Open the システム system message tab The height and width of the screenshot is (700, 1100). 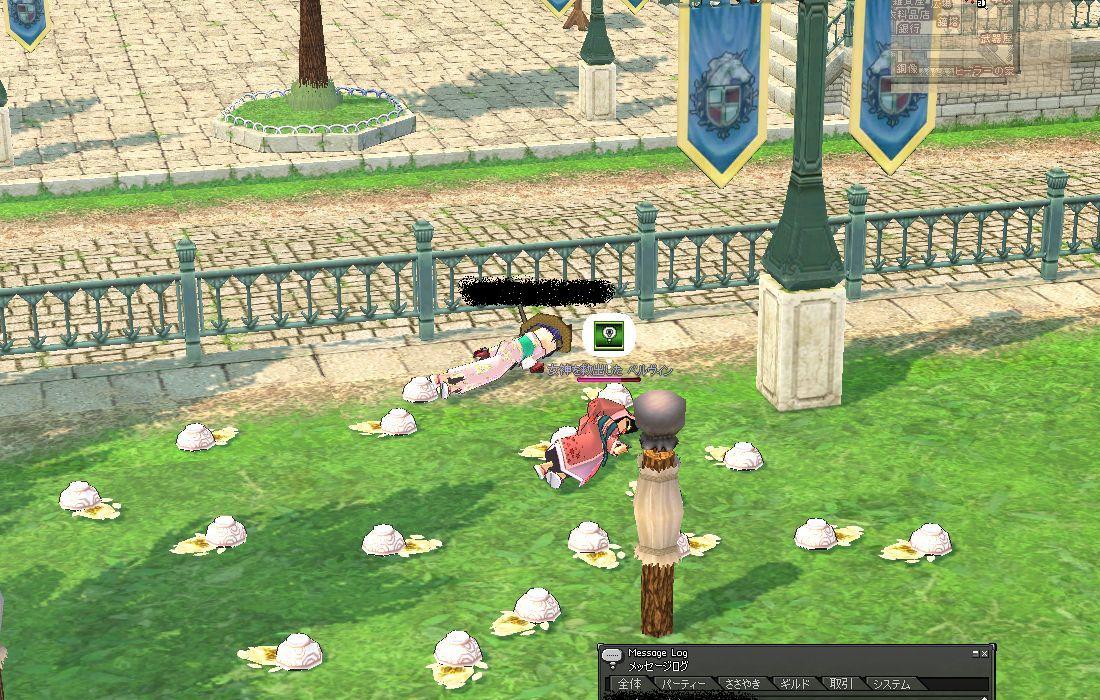(890, 685)
